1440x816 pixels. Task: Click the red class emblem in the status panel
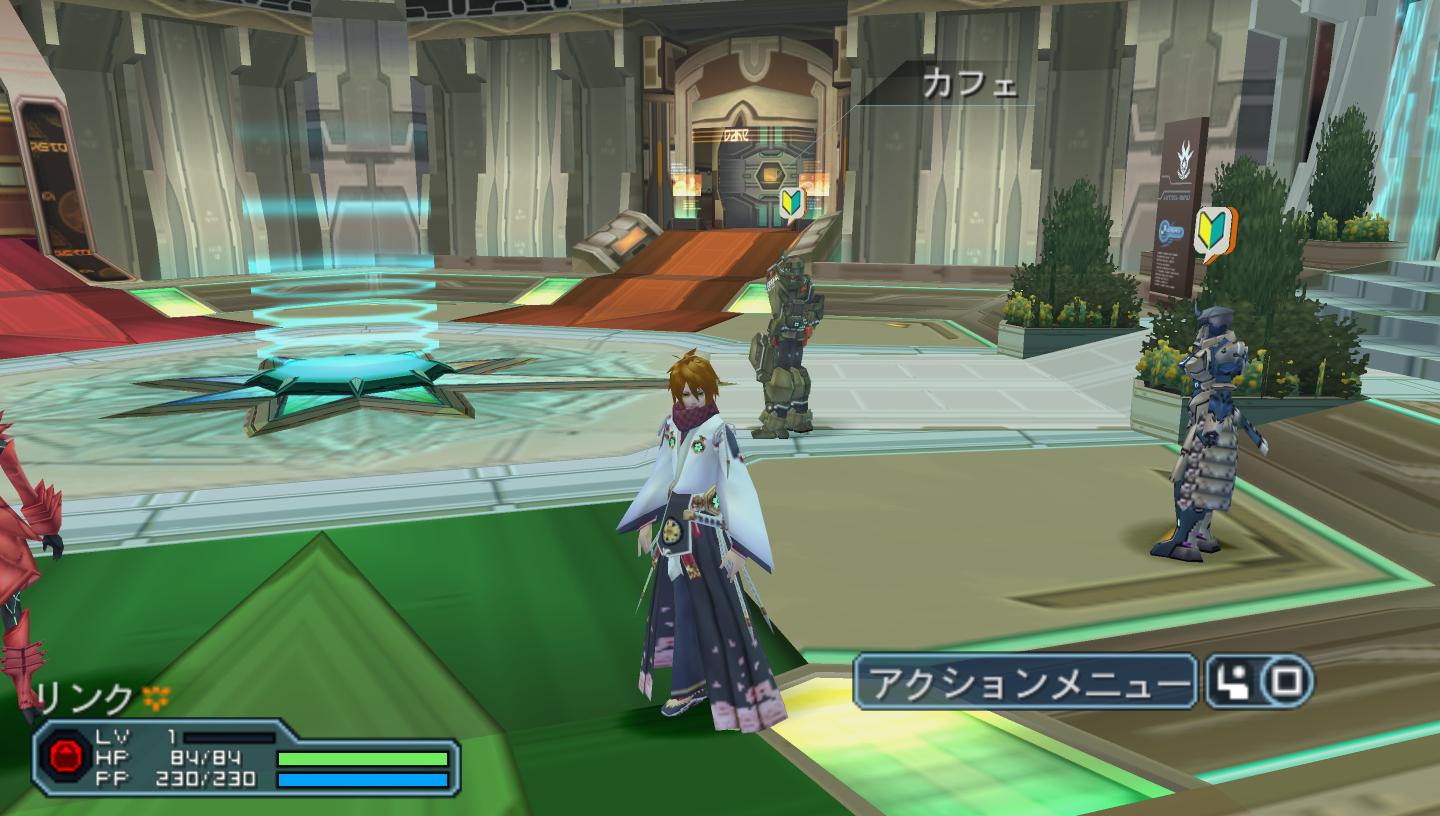coord(68,756)
